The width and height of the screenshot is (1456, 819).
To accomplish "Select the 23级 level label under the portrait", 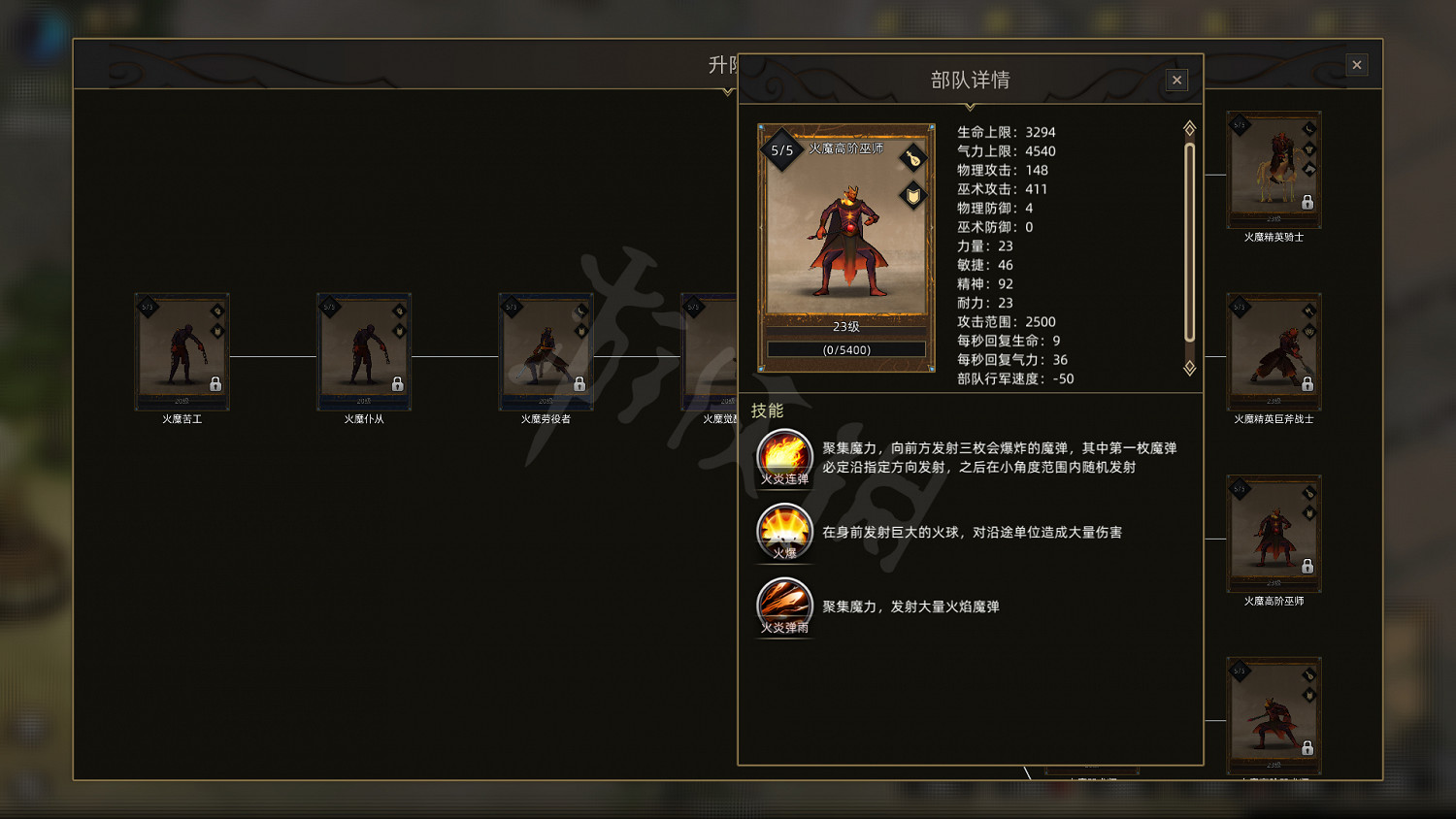I will click(844, 327).
